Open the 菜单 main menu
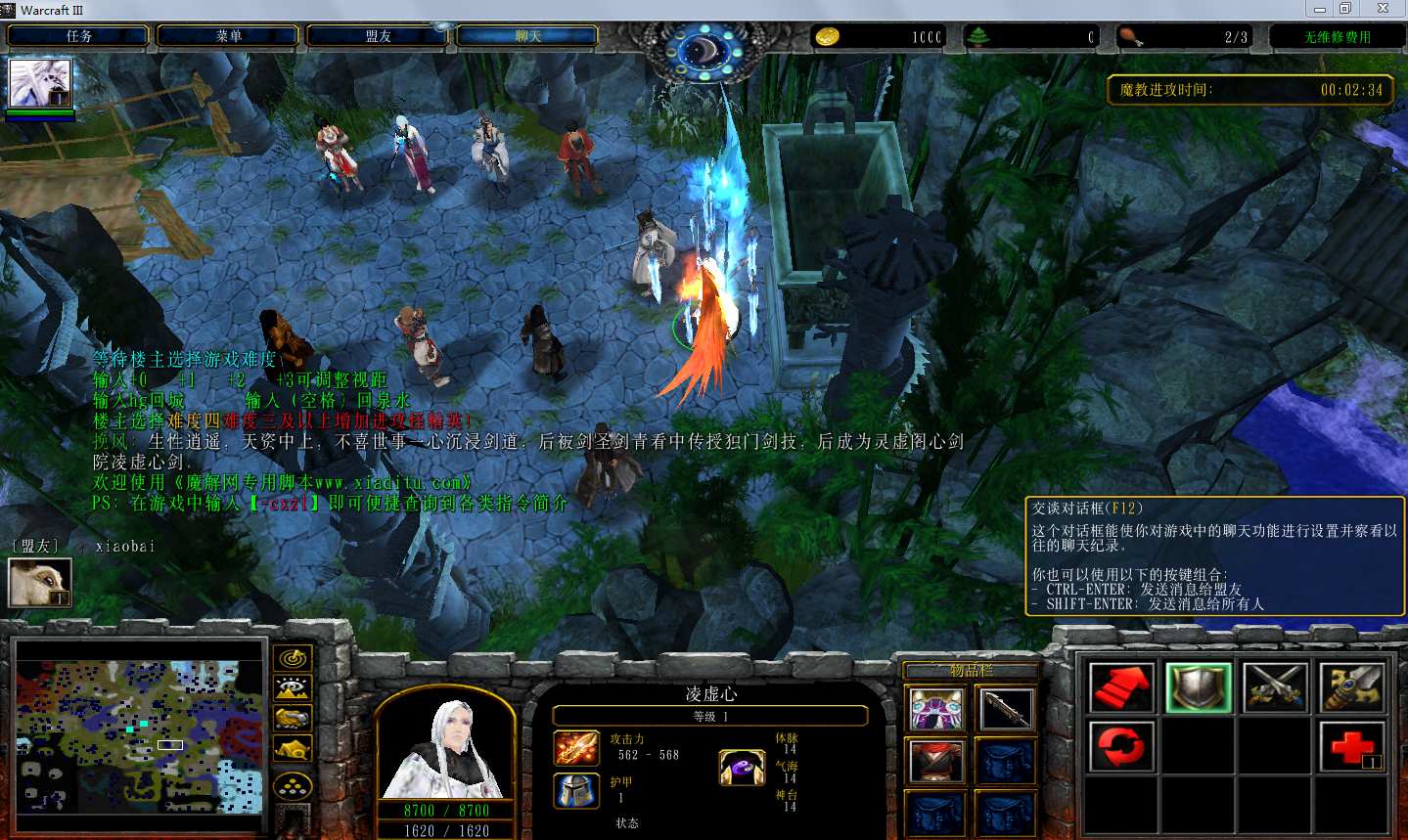The height and width of the screenshot is (840, 1408). pyautogui.click(x=228, y=36)
